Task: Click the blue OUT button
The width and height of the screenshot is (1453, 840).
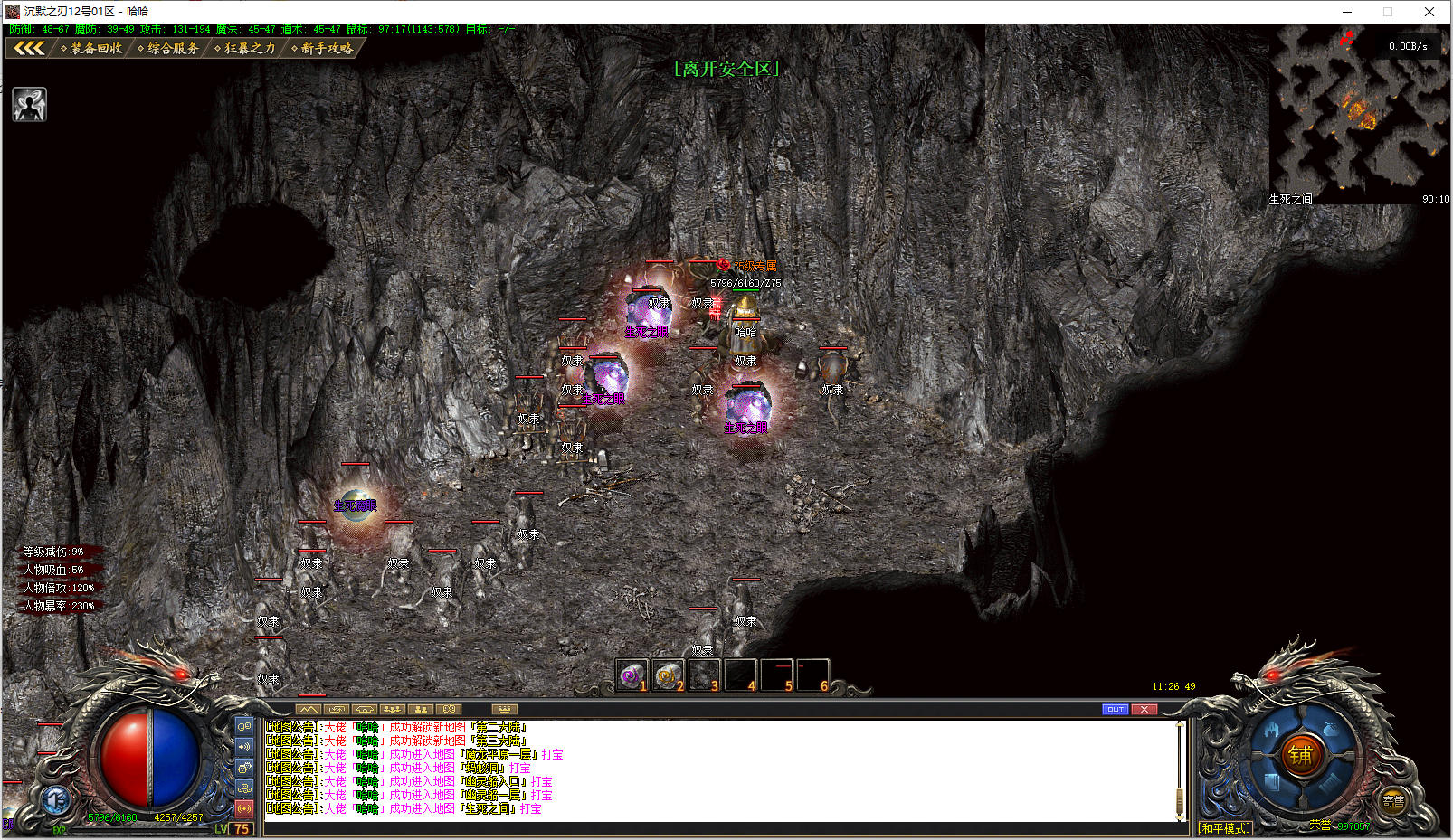Action: 1115,709
